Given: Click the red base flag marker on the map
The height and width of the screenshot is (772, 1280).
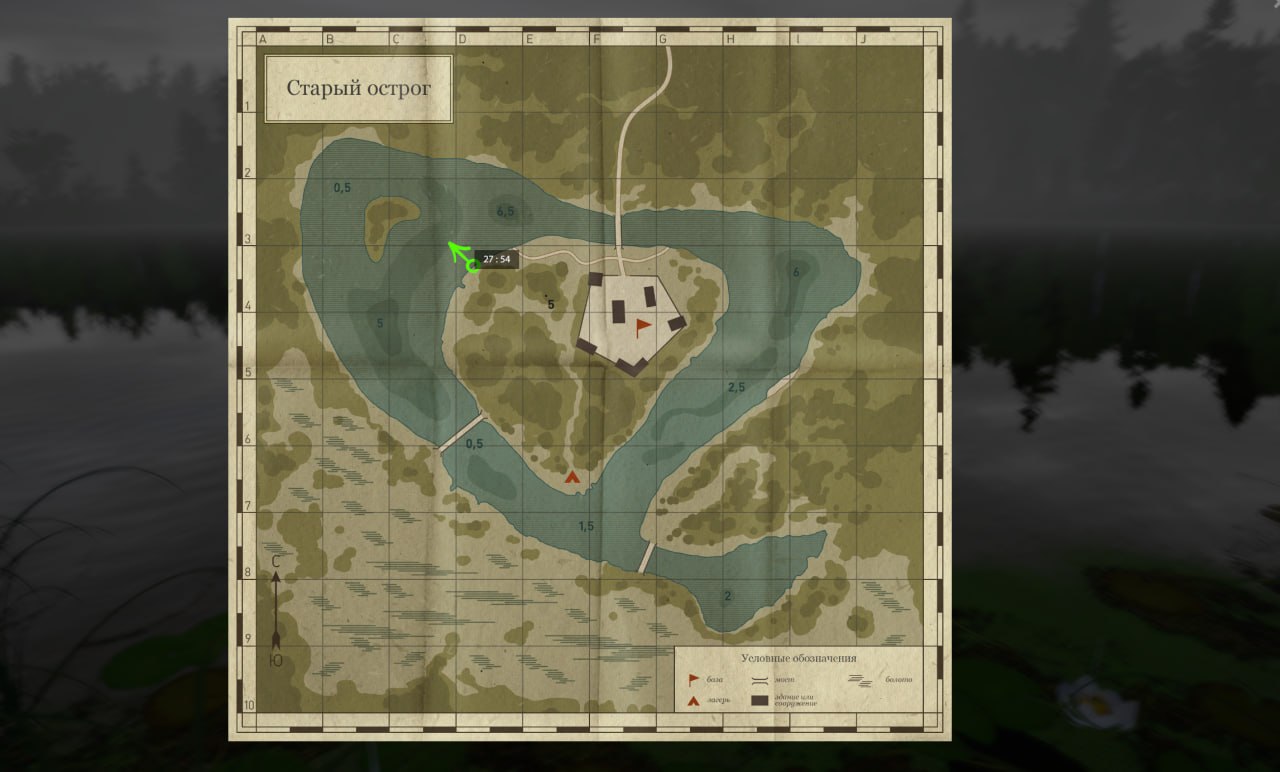Looking at the screenshot, I should click(x=642, y=326).
